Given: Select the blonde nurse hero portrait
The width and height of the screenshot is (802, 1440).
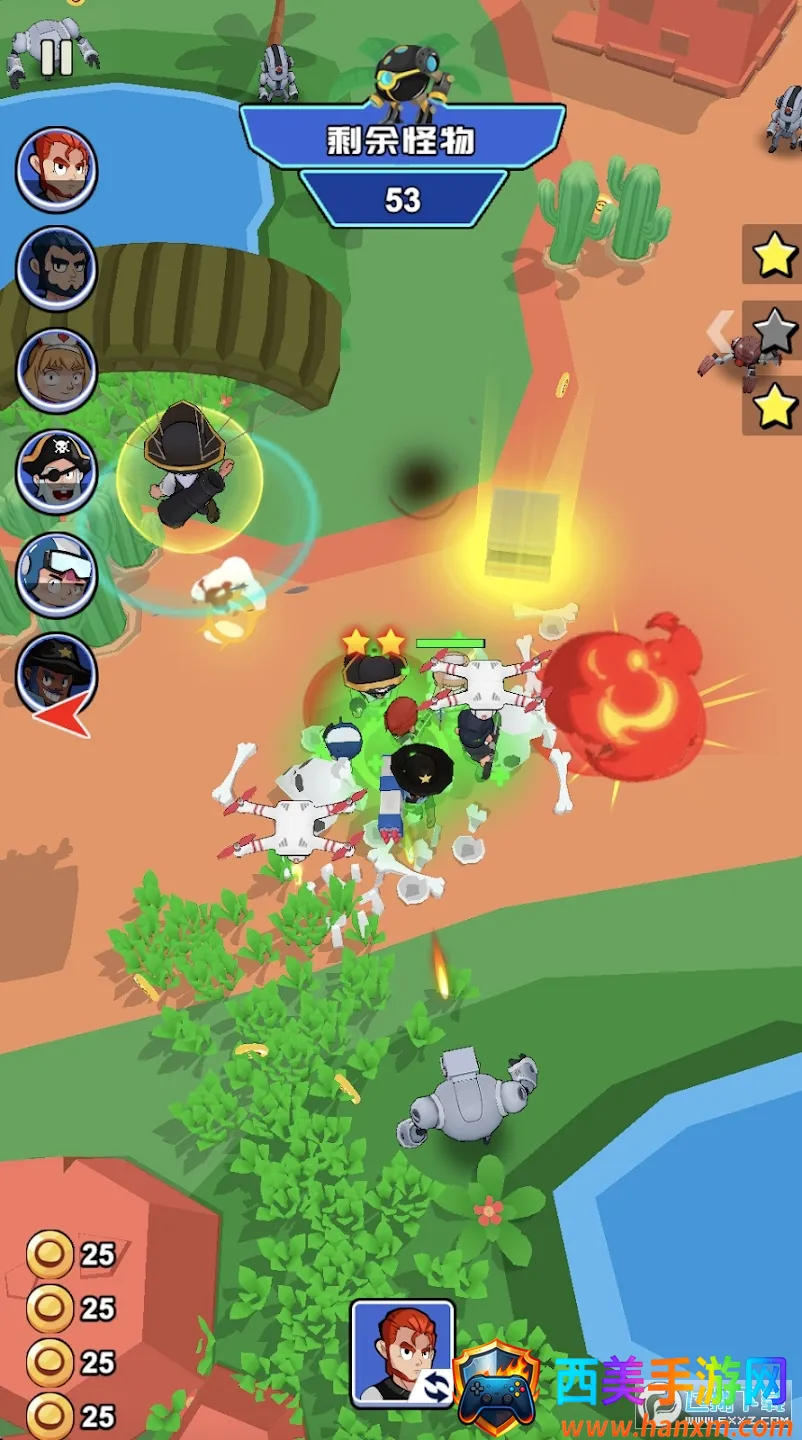Looking at the screenshot, I should pos(56,371).
